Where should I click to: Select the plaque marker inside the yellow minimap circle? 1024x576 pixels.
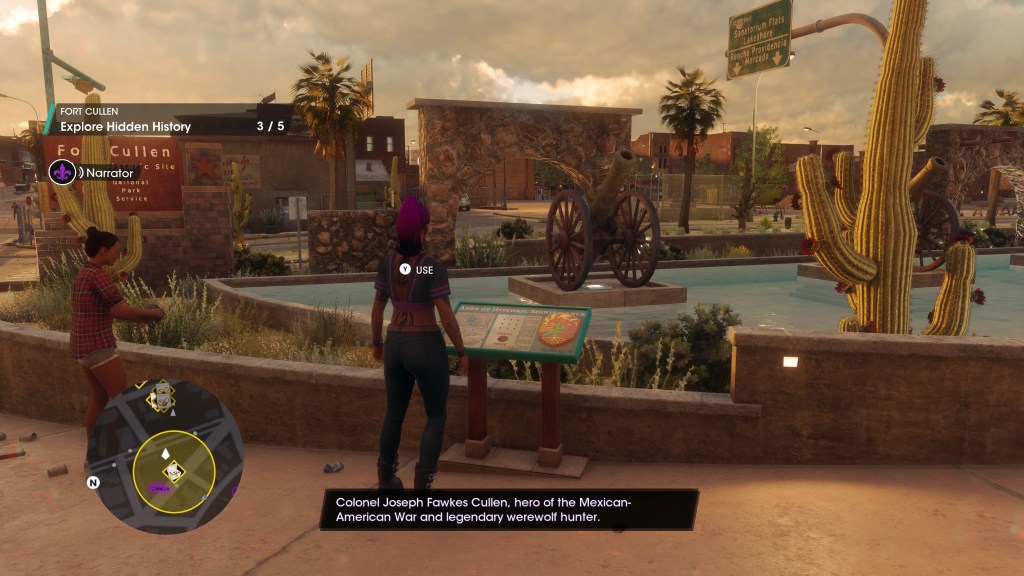pos(175,470)
